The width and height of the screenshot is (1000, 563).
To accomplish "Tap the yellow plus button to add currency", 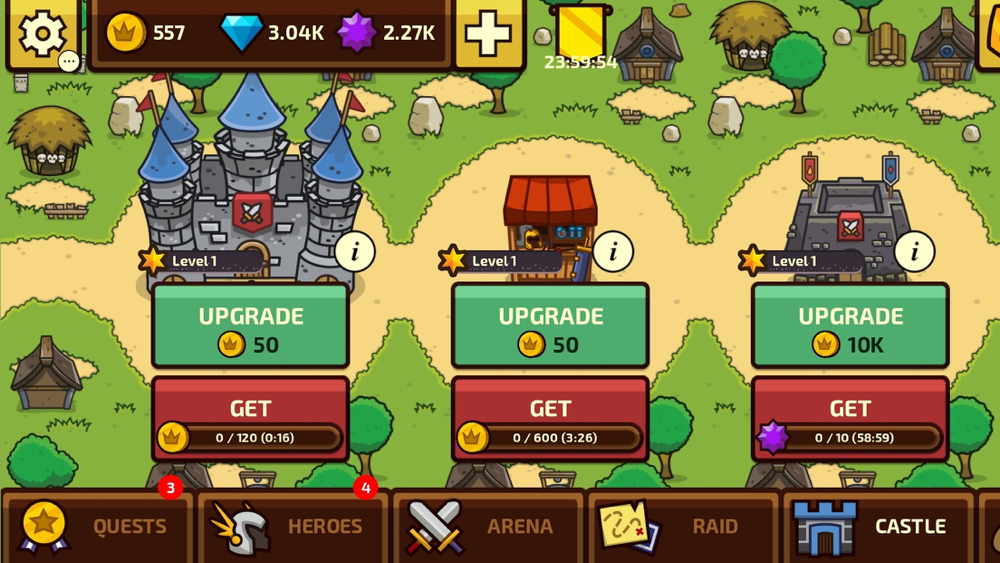I will [489, 34].
